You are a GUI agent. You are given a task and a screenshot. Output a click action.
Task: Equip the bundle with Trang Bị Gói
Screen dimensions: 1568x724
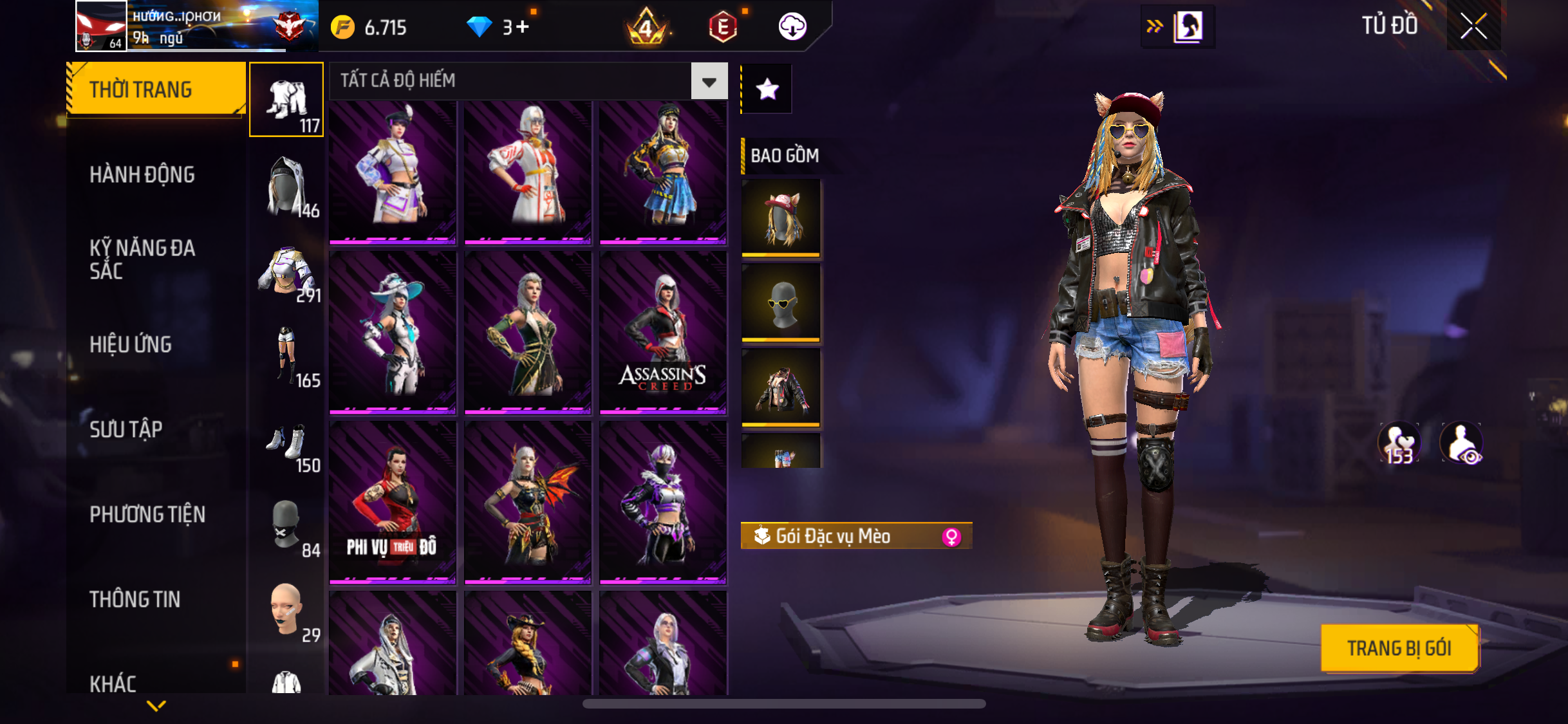[1399, 647]
